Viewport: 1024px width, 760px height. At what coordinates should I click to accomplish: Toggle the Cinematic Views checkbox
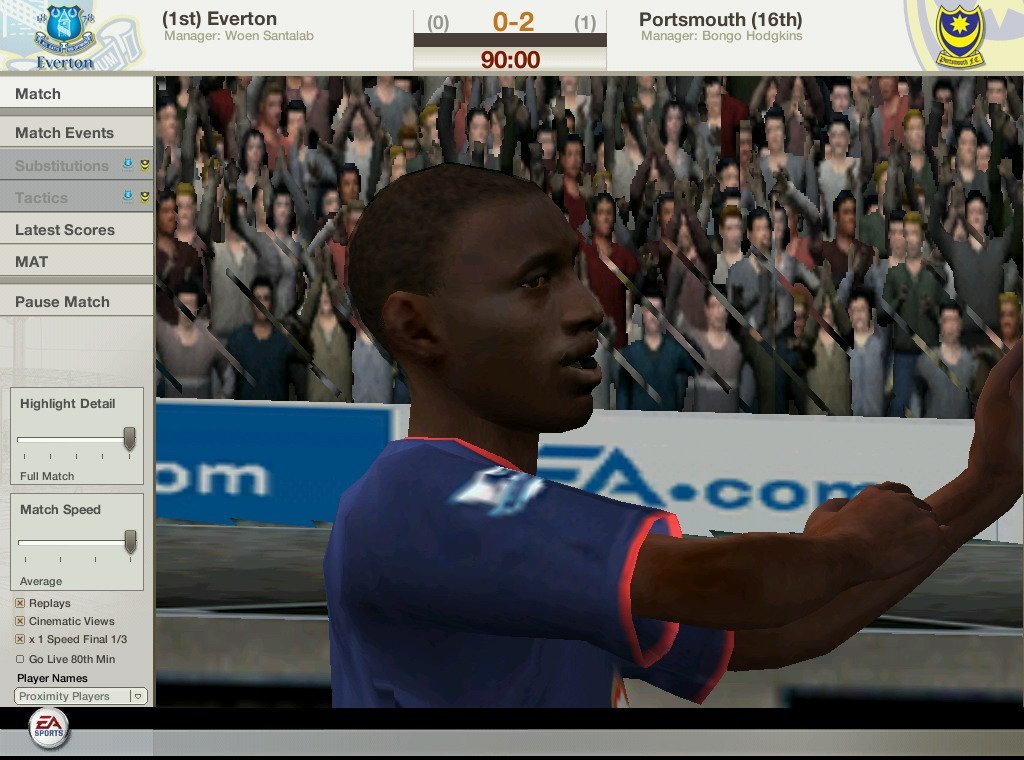[x=20, y=621]
